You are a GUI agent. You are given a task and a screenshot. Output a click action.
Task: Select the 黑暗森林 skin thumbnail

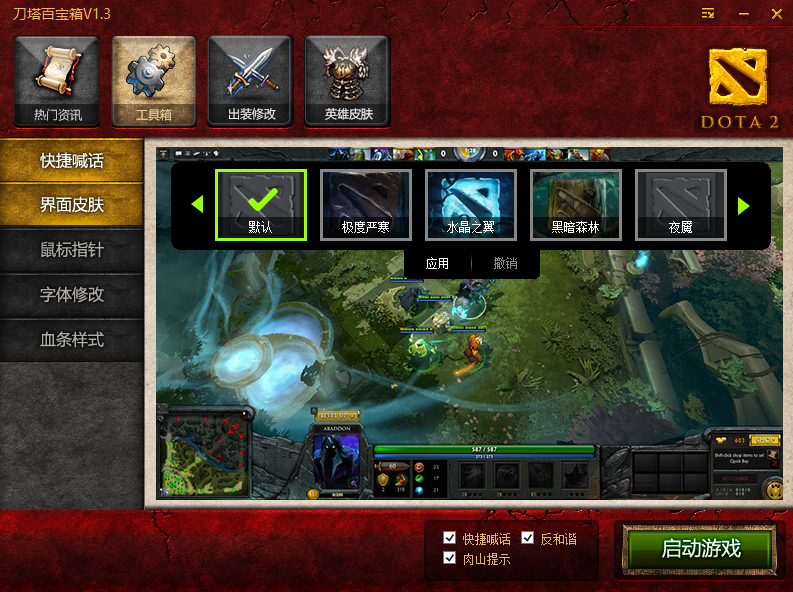(x=576, y=204)
